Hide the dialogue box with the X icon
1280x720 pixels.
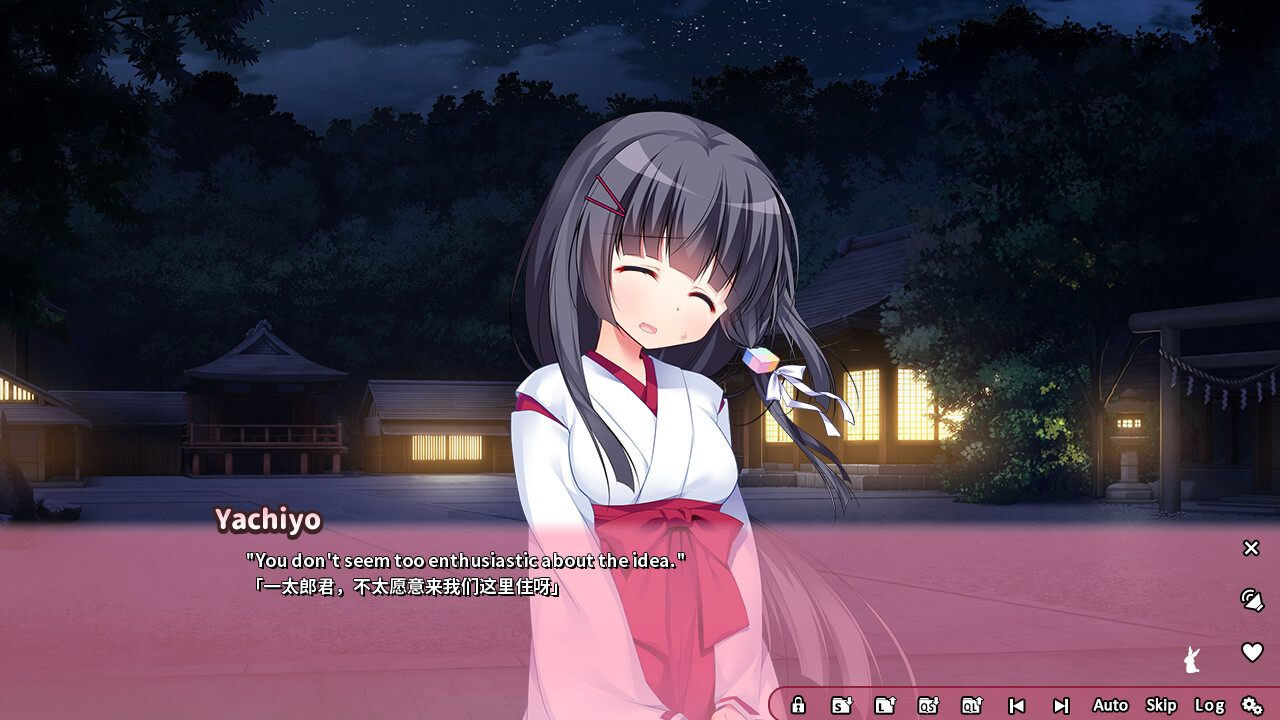tap(1251, 548)
